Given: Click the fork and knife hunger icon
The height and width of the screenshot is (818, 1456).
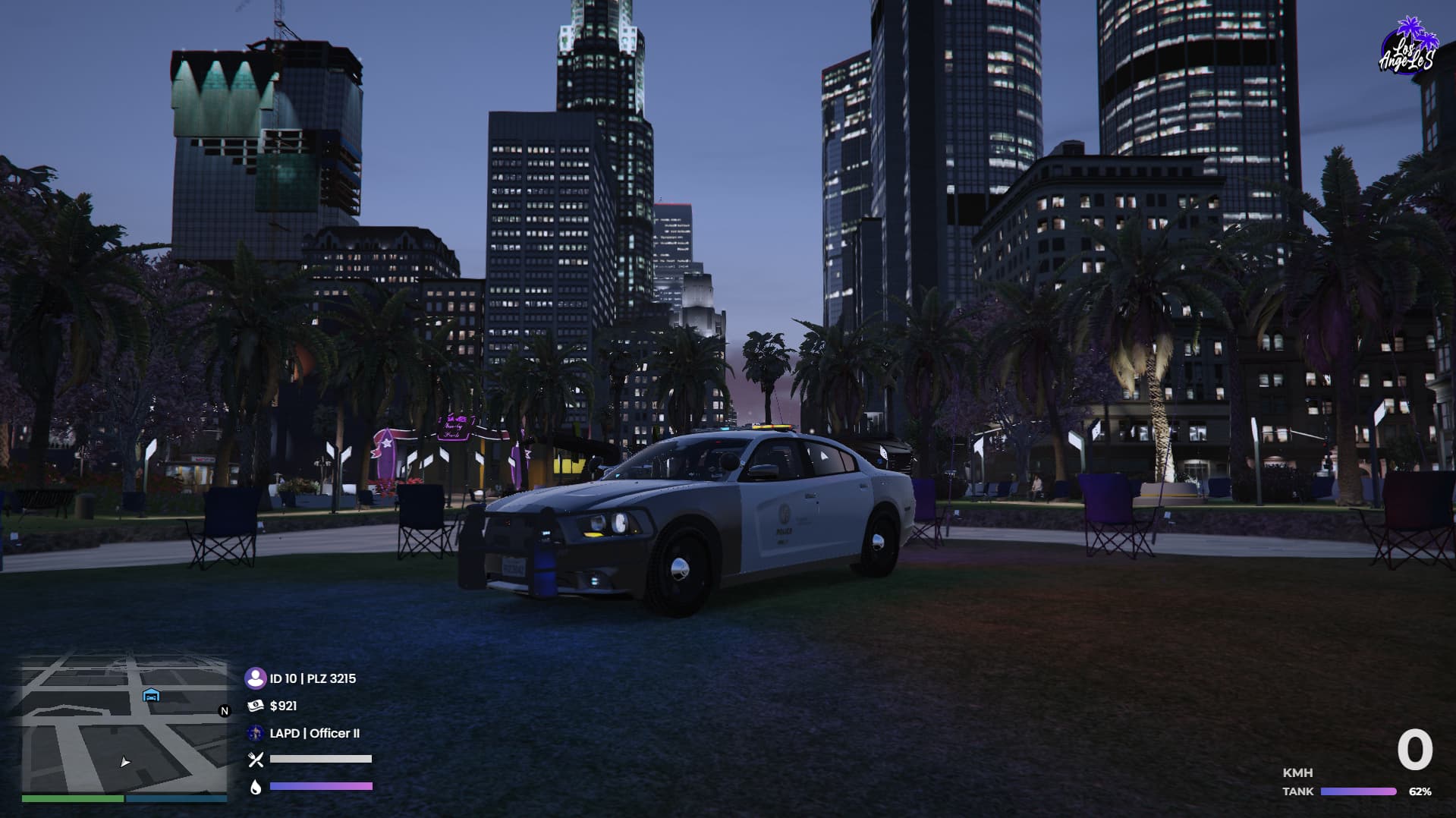Looking at the screenshot, I should pos(256,759).
